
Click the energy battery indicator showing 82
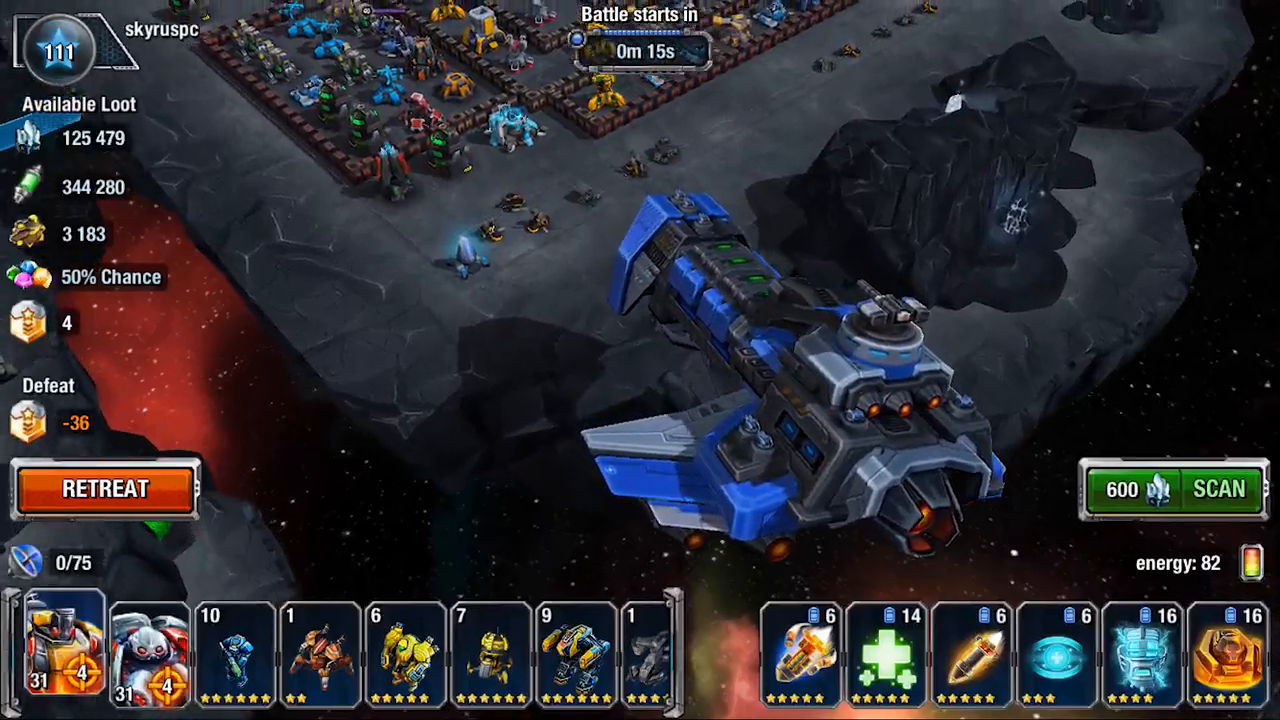tap(1251, 563)
